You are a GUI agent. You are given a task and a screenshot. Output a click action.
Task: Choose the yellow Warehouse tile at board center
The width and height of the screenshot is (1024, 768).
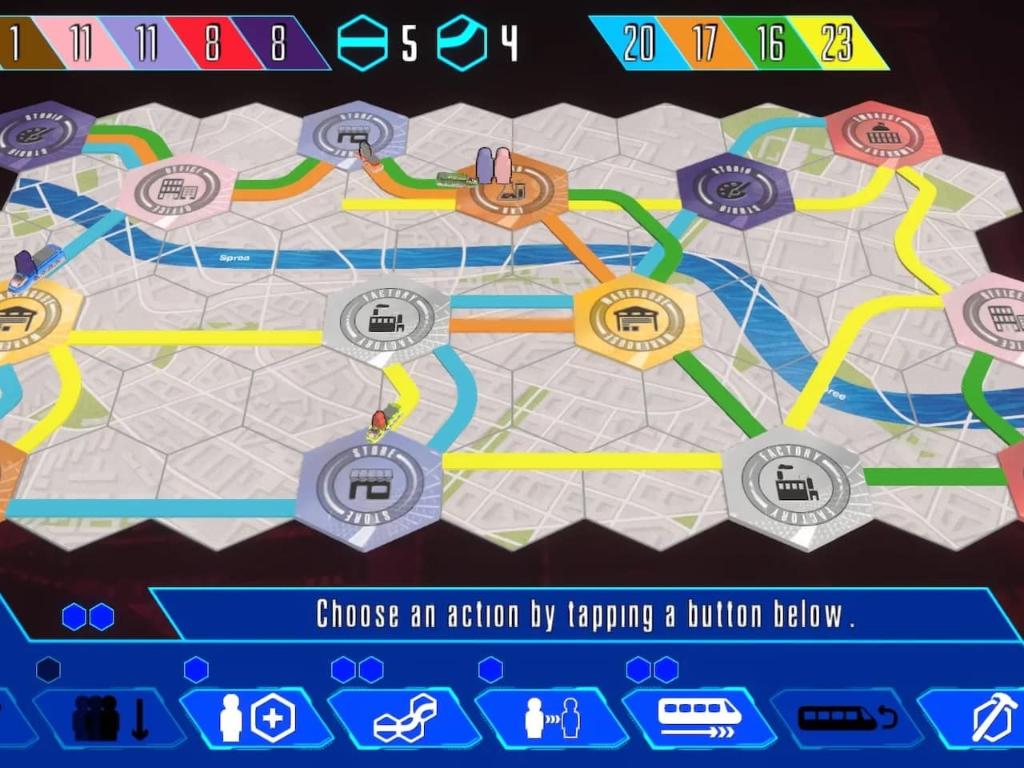point(637,320)
